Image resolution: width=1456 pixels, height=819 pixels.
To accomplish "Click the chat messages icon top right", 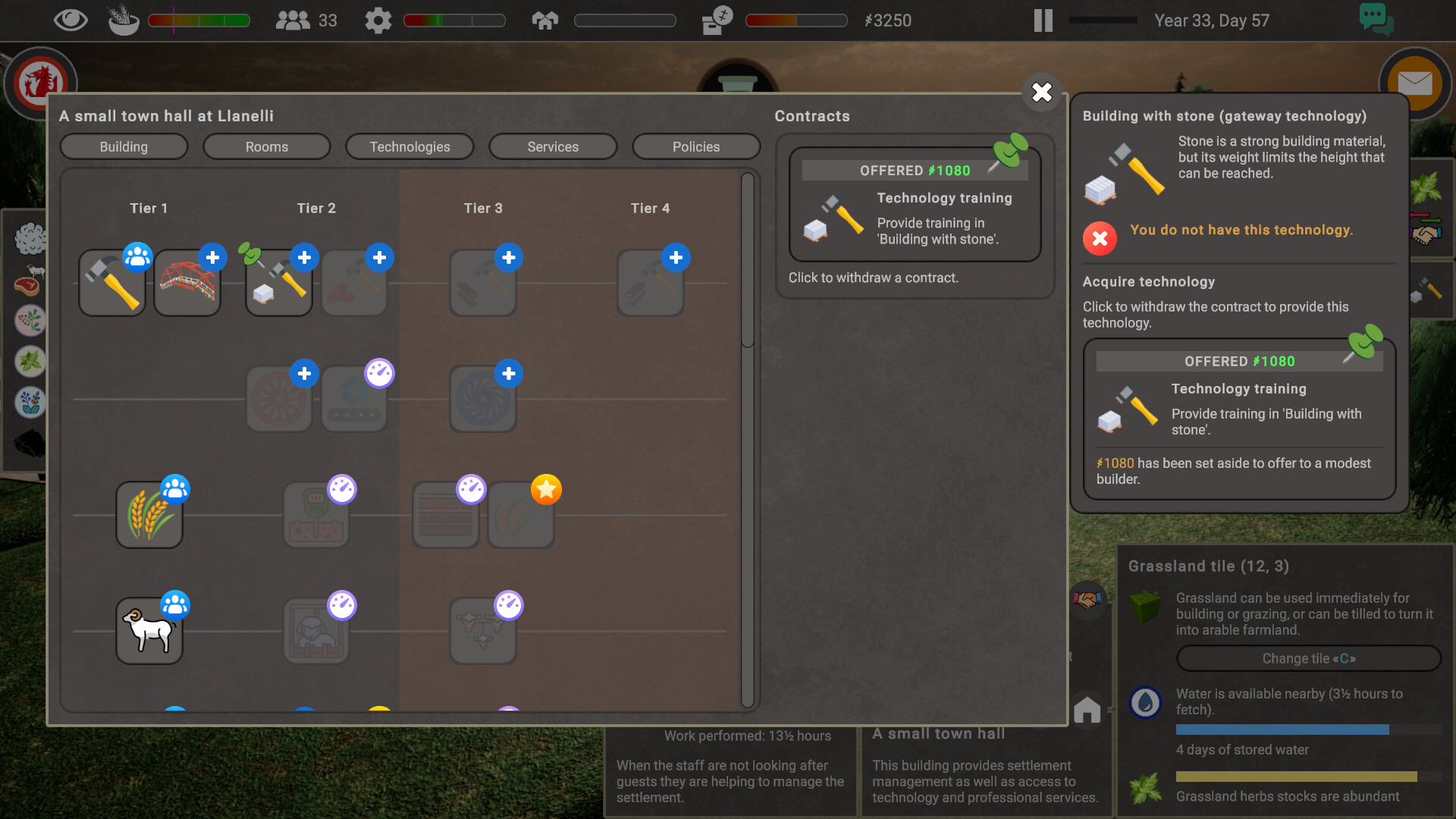I will (x=1376, y=20).
